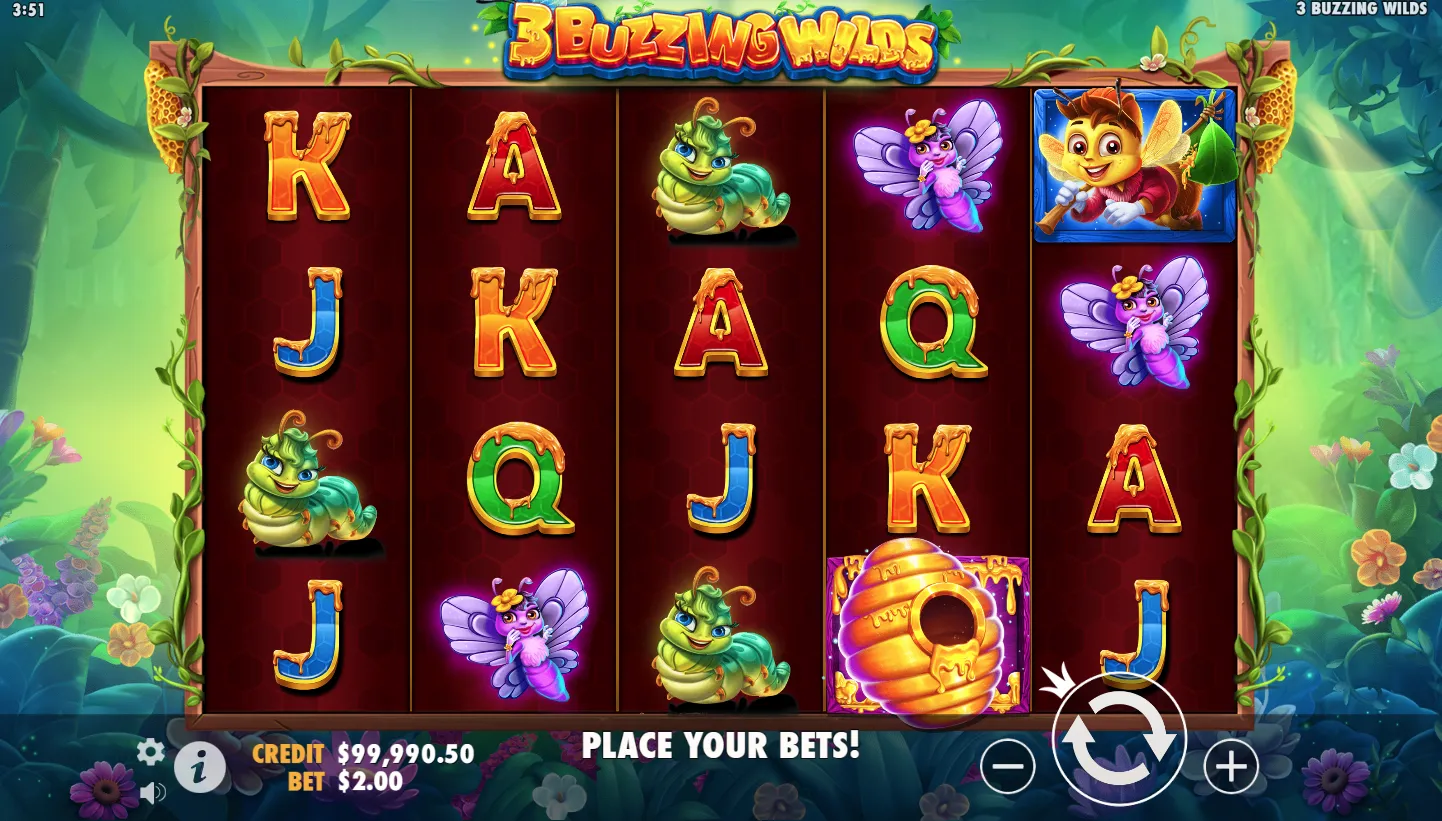This screenshot has width=1442, height=821.
Task: Toggle the sound speaker icon
Action: pyautogui.click(x=152, y=794)
